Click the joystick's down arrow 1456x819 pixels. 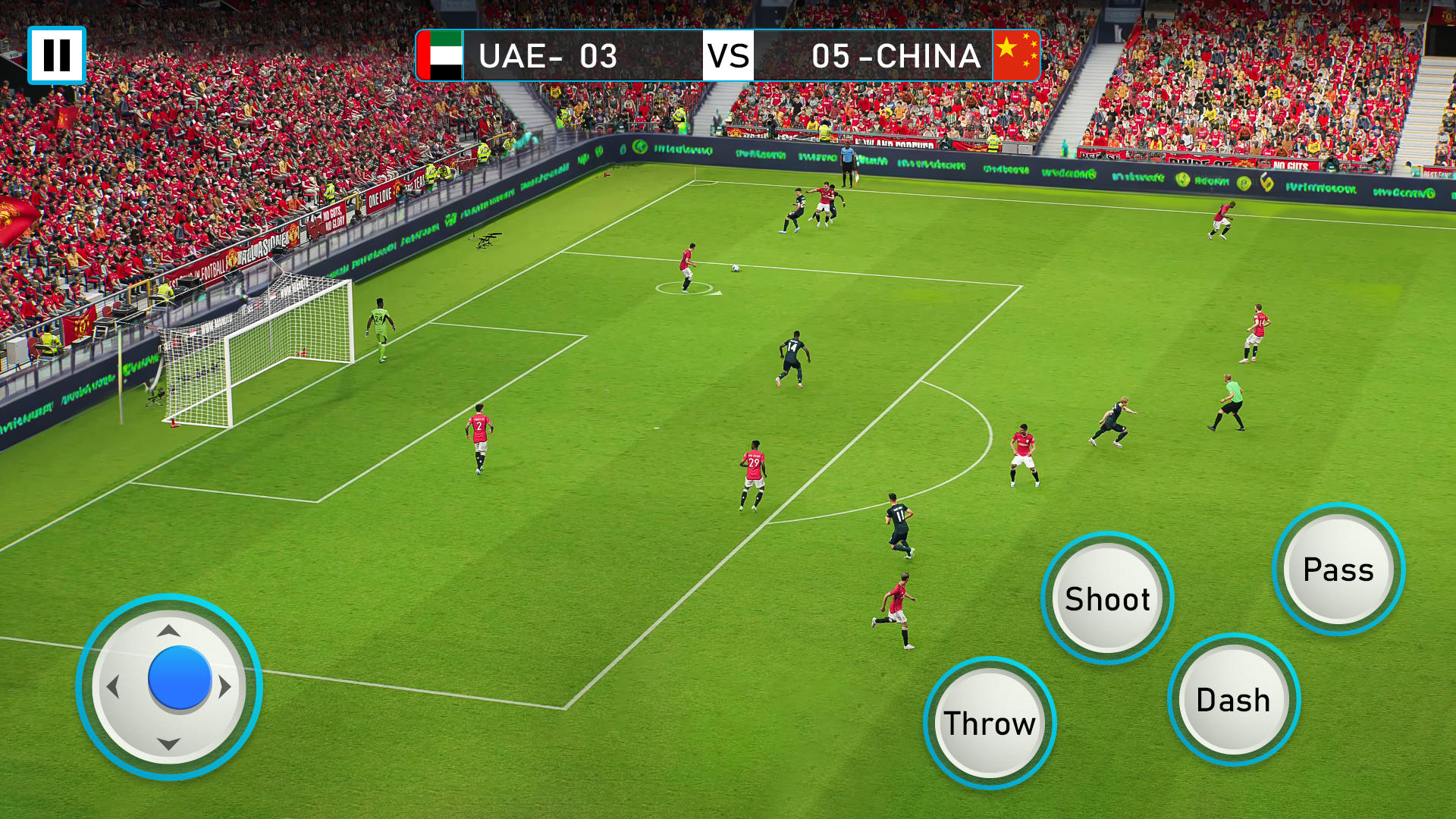(168, 744)
